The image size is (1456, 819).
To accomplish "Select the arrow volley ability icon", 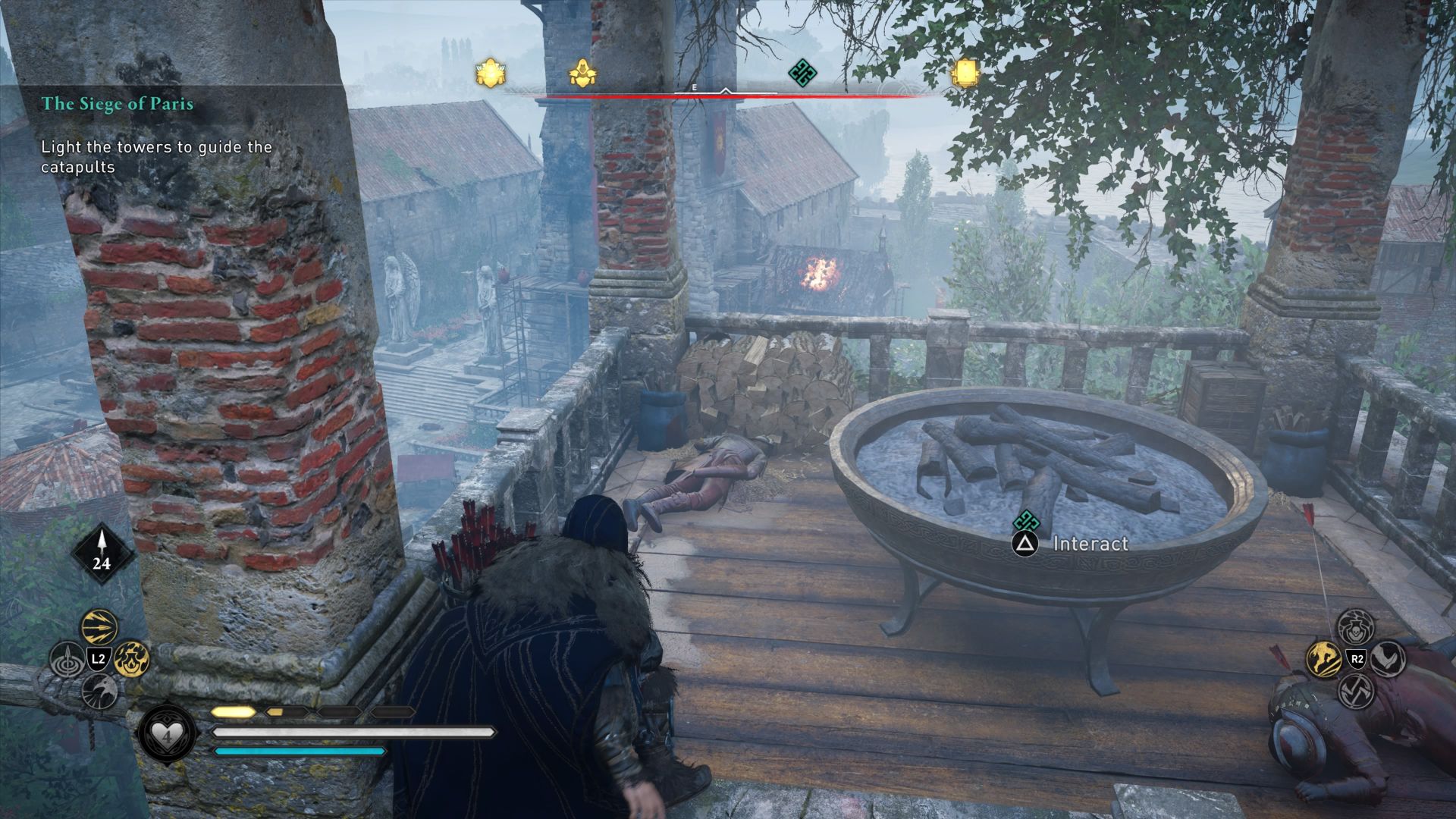I will click(x=99, y=627).
